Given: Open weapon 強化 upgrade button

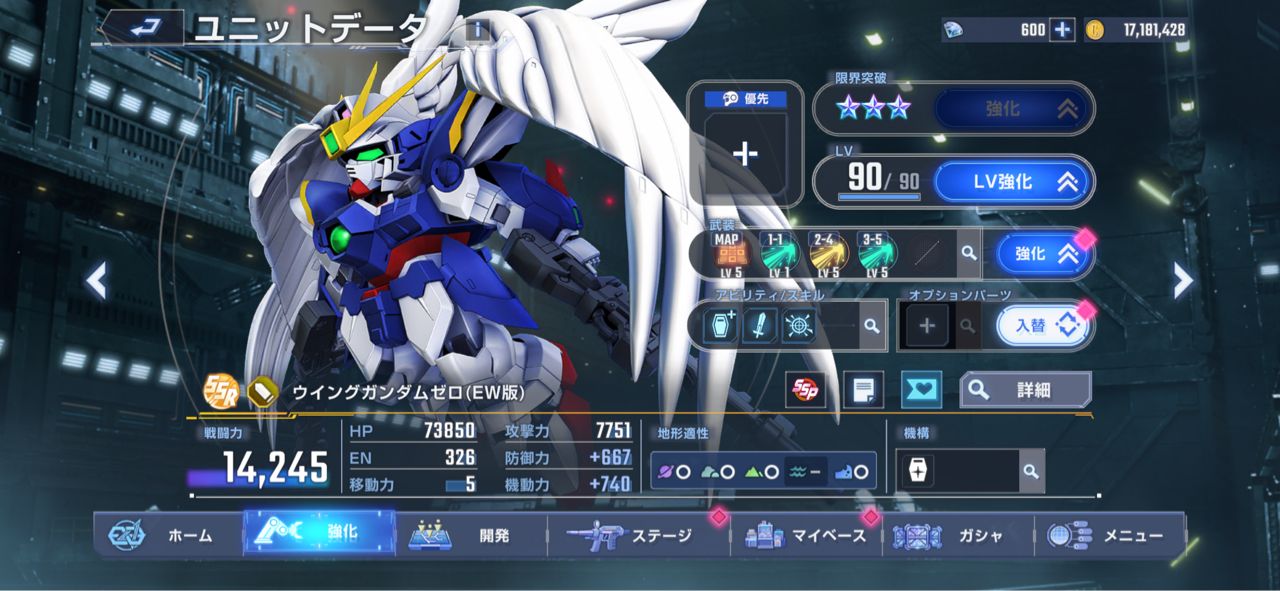Looking at the screenshot, I should [1039, 254].
